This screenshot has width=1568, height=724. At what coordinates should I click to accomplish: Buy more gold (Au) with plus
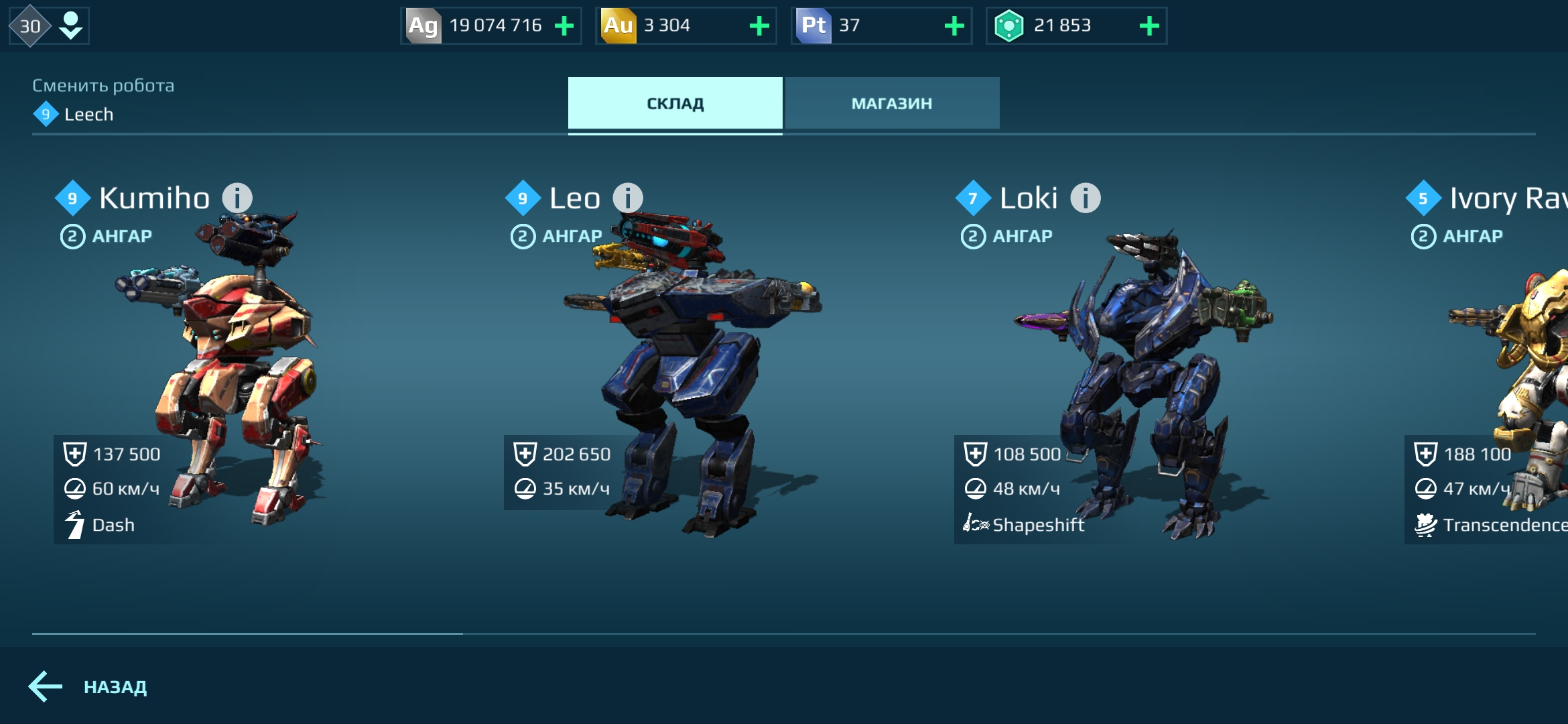pos(759,26)
